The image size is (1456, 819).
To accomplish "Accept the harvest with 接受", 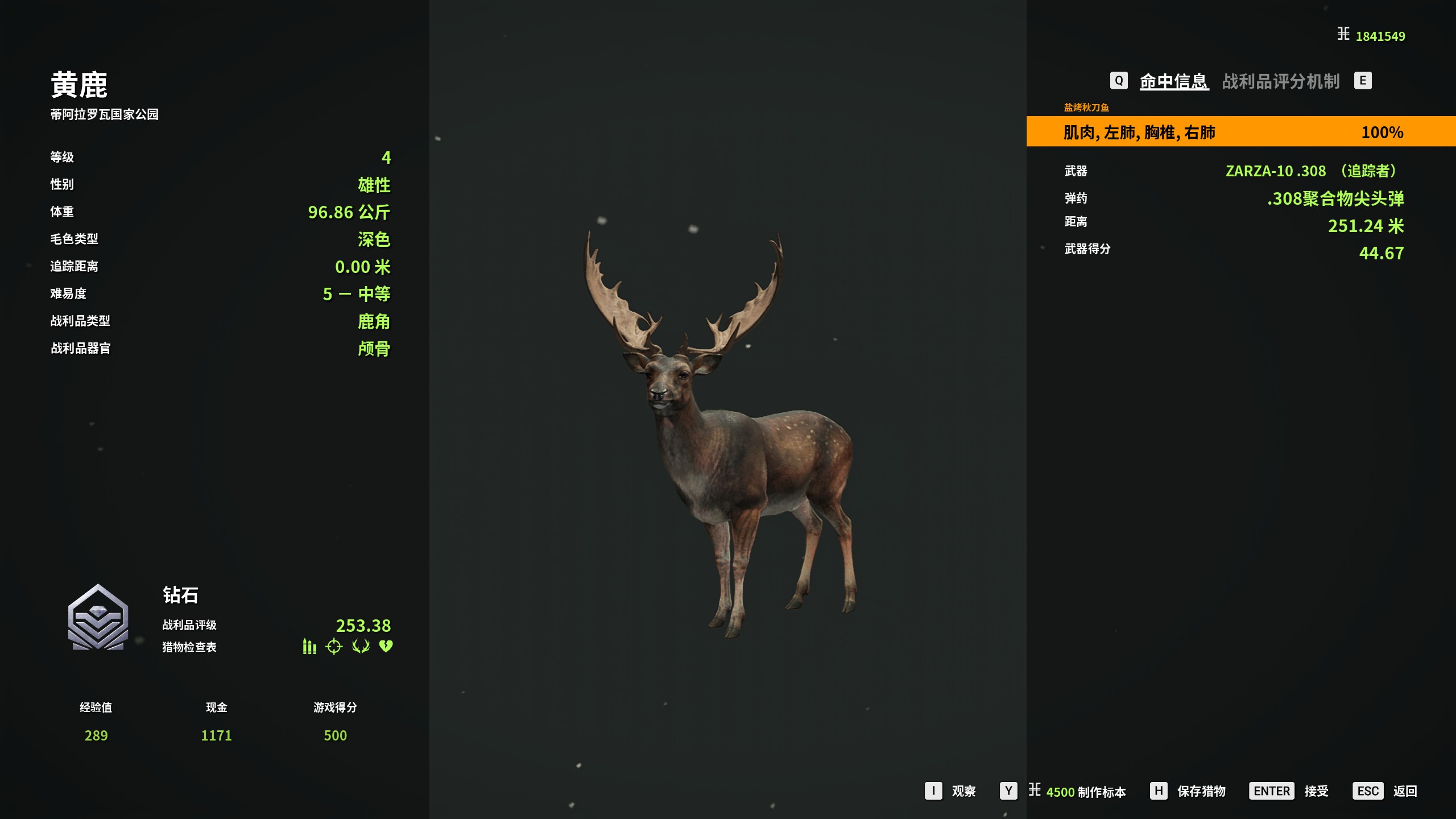I will tap(1316, 791).
